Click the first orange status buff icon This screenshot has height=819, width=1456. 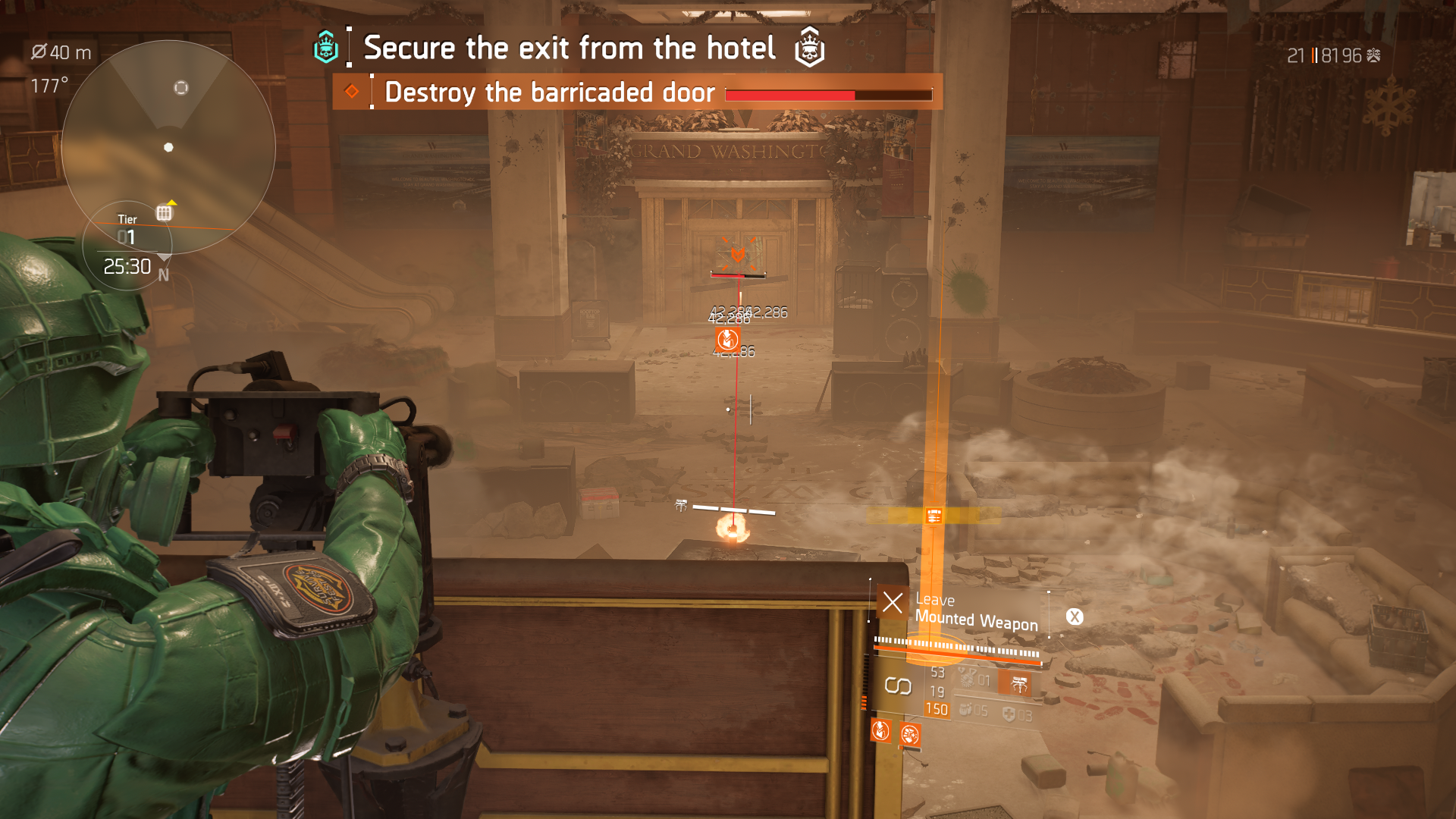pyautogui.click(x=880, y=730)
